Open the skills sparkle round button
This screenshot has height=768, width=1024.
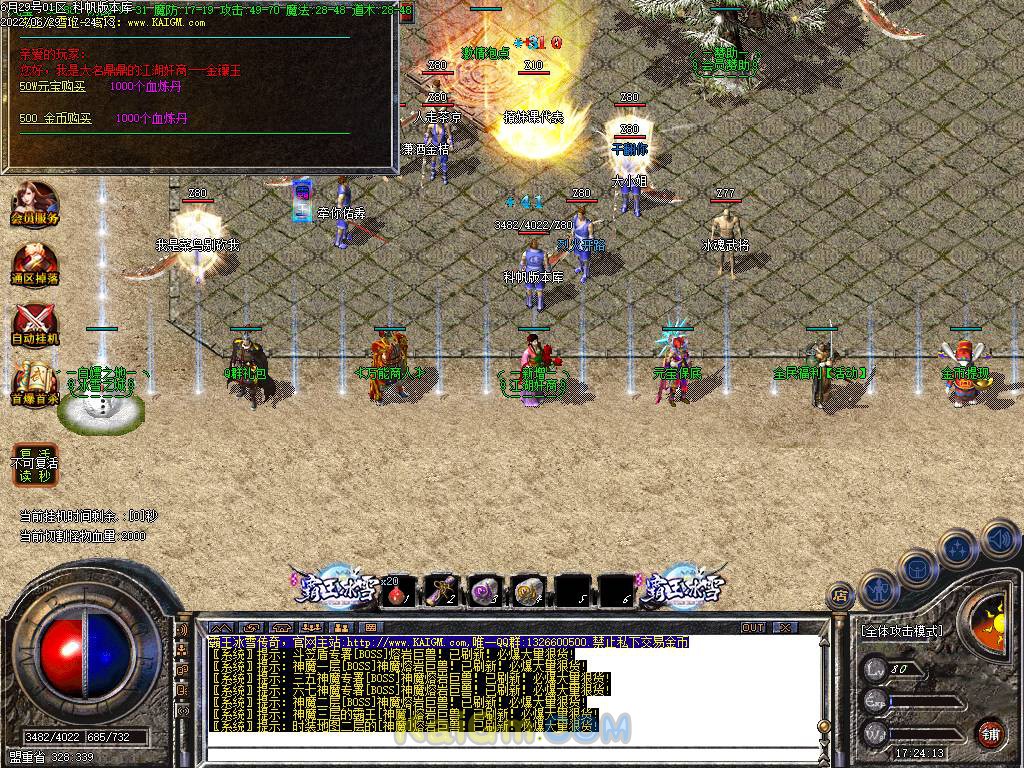pyautogui.click(x=957, y=548)
